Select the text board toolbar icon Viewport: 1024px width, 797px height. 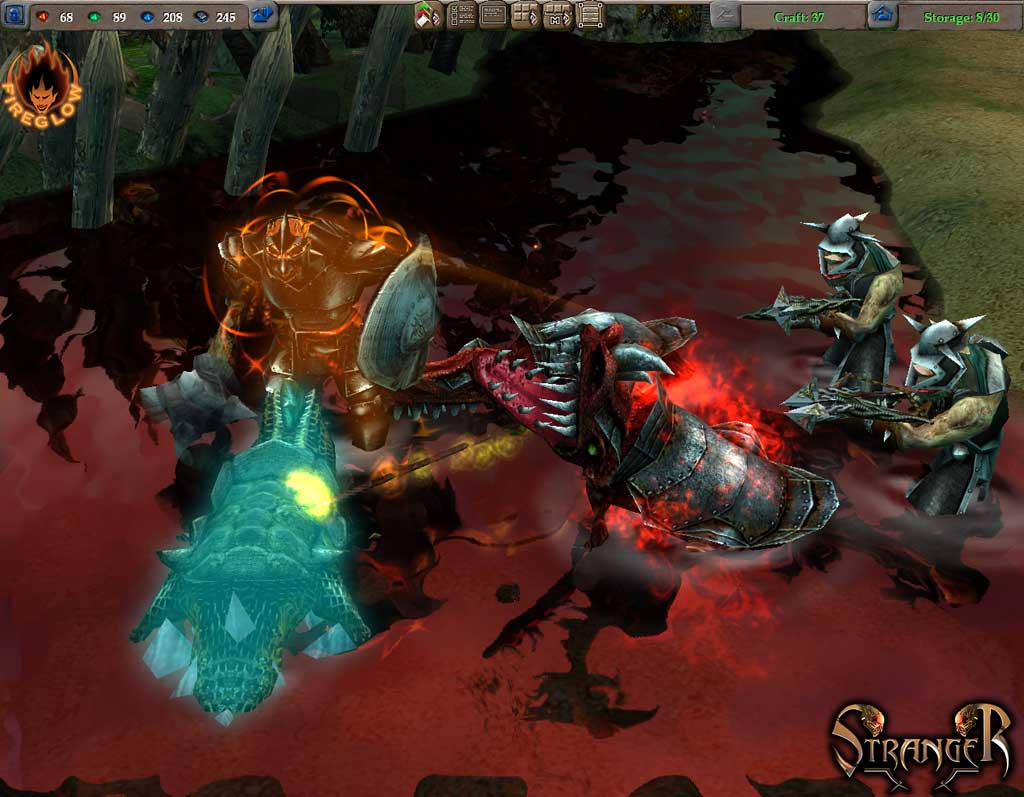point(493,15)
